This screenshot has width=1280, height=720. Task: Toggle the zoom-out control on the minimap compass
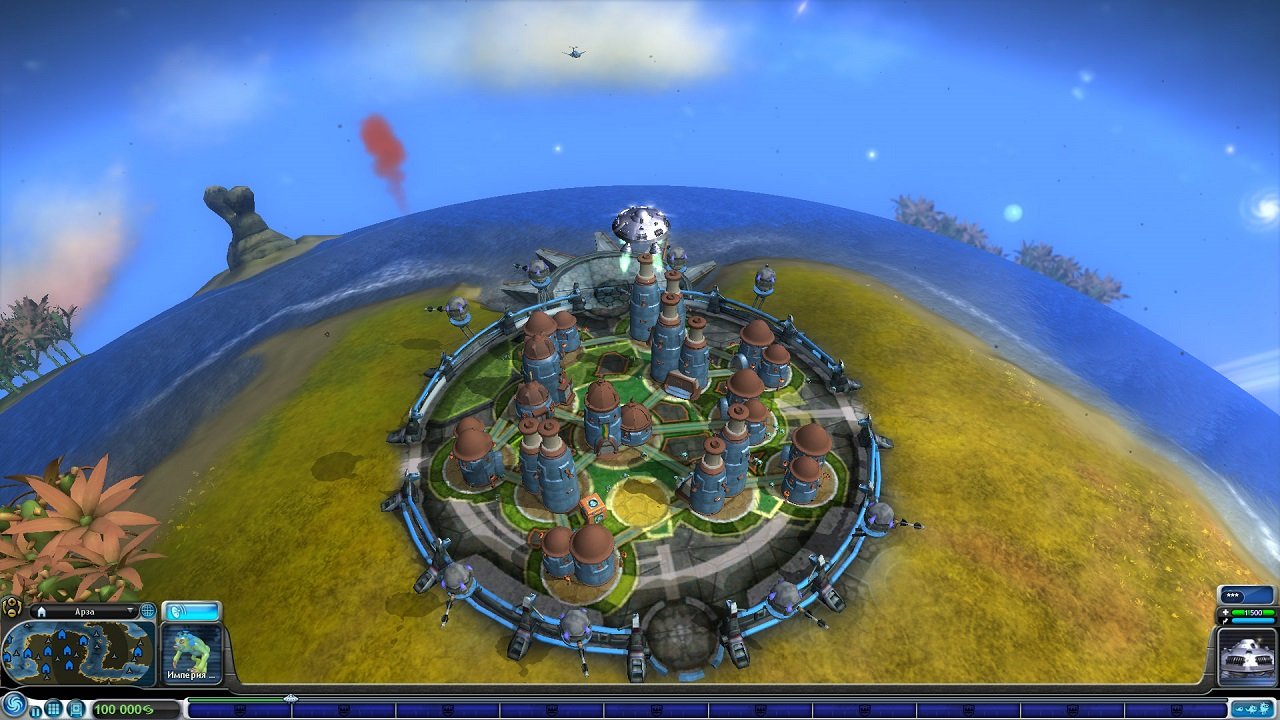pyautogui.click(x=11, y=612)
